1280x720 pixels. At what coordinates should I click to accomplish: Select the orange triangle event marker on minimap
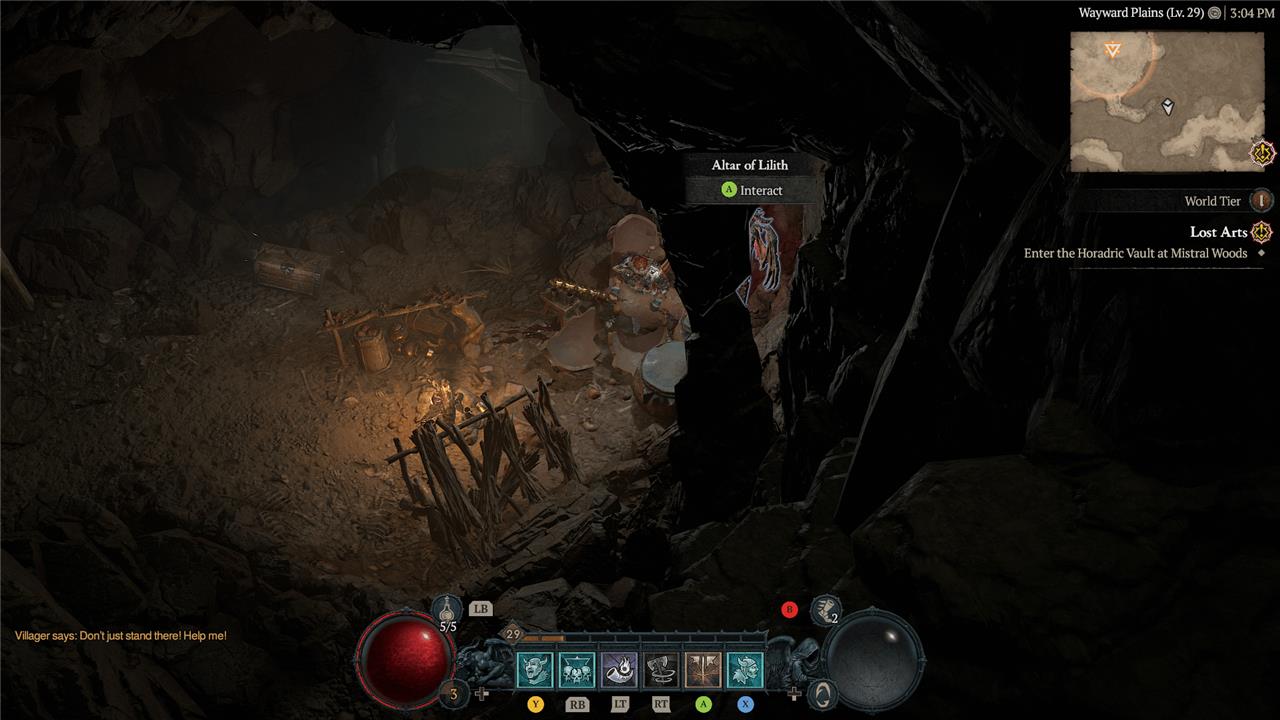(x=1112, y=50)
